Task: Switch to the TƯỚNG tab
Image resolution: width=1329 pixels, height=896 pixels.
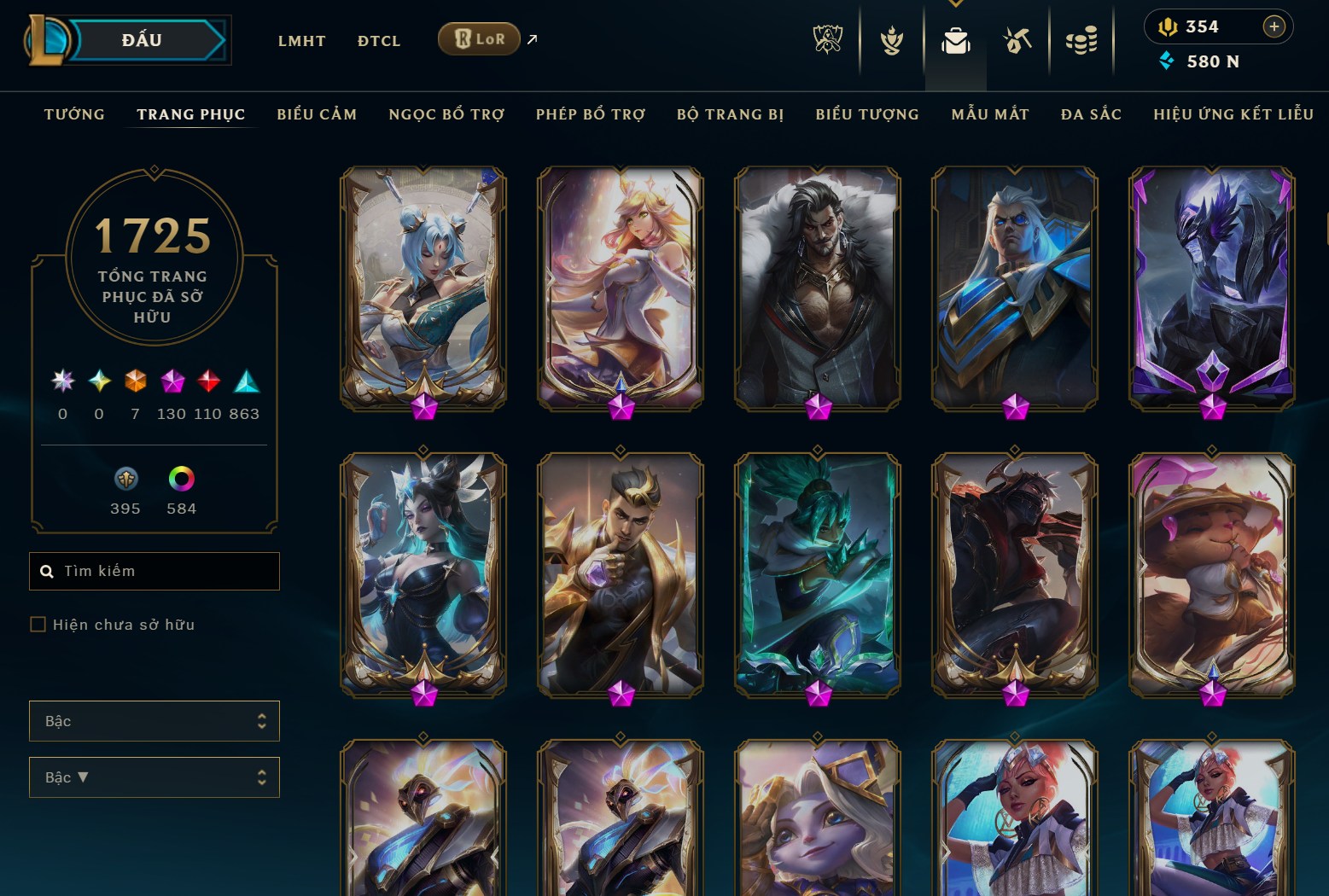Action: [74, 113]
